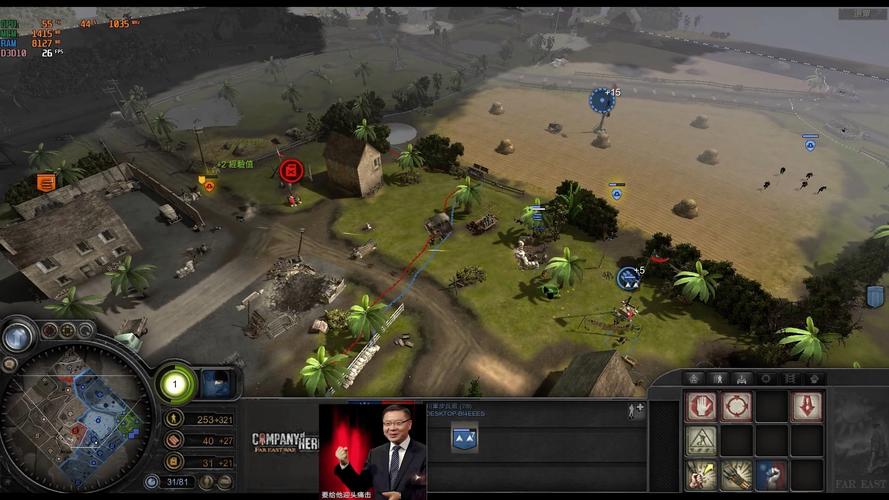This screenshot has height=500, width=889.
Task: Select the blue +15 capture point marker
Action: tap(601, 99)
